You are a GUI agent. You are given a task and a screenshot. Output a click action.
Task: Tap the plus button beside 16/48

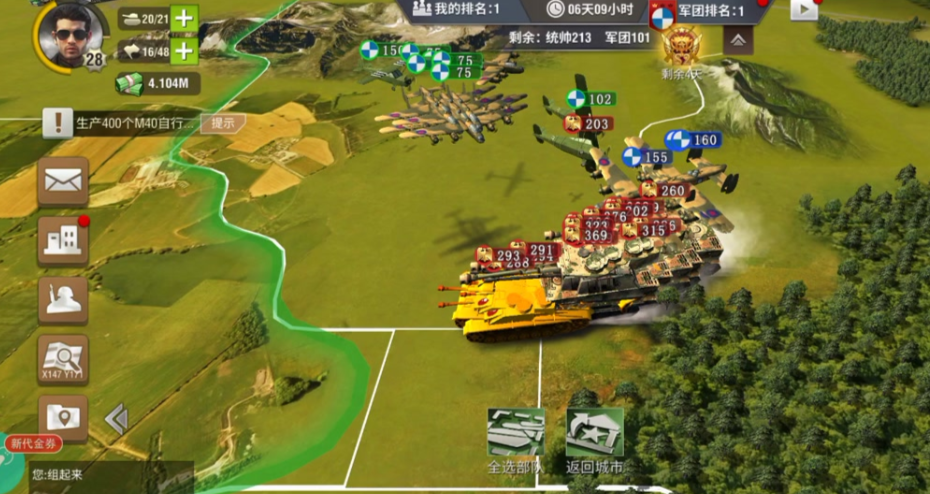coord(184,51)
